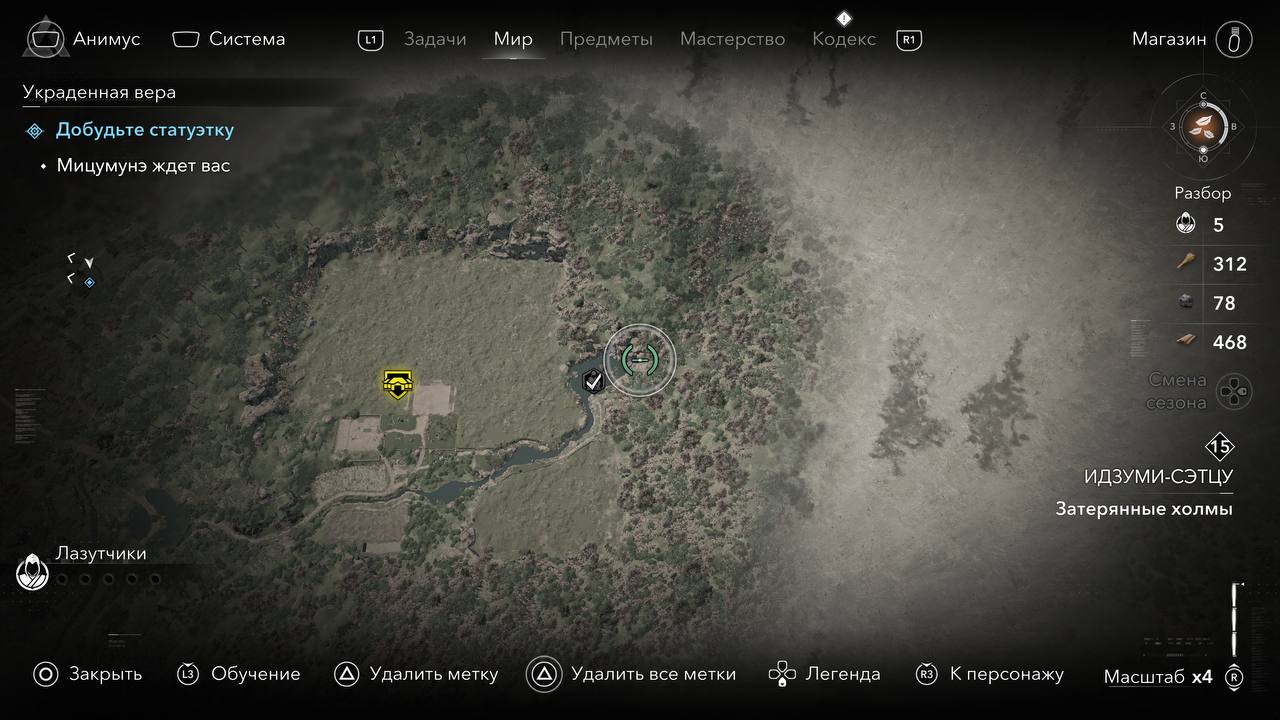Open the Кодекс tab
This screenshot has width=1280, height=720.
click(844, 39)
